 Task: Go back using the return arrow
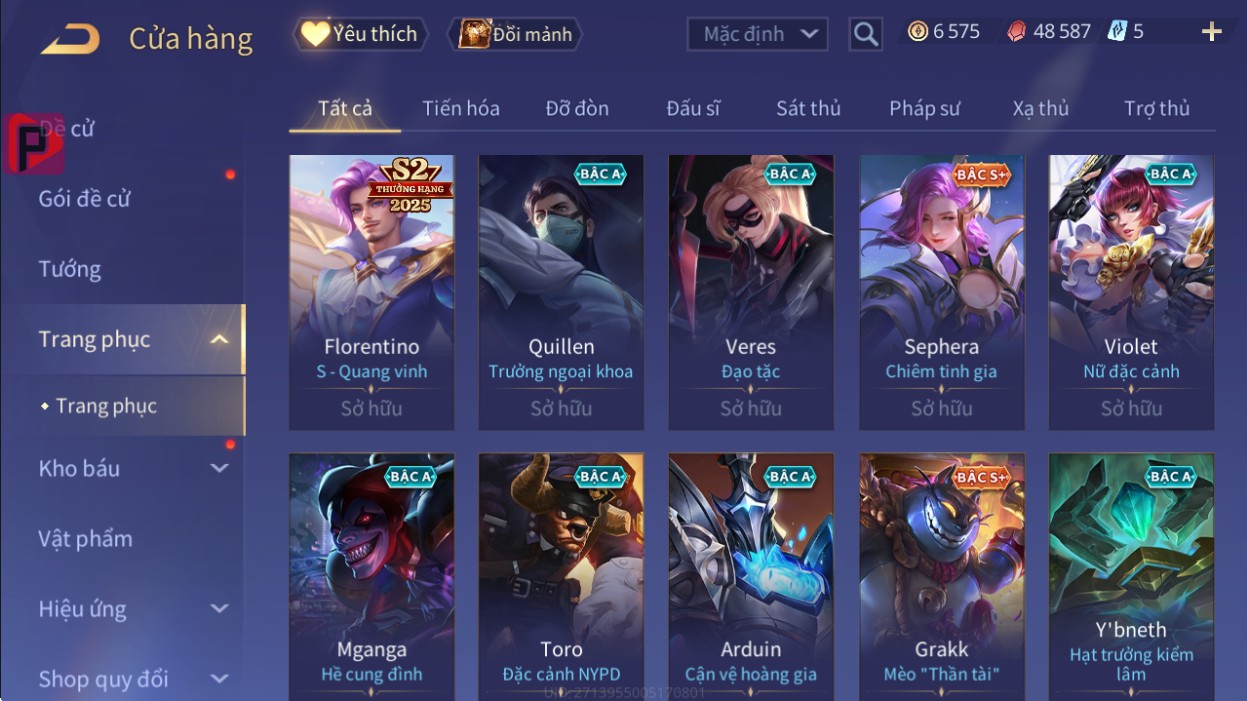(70, 40)
